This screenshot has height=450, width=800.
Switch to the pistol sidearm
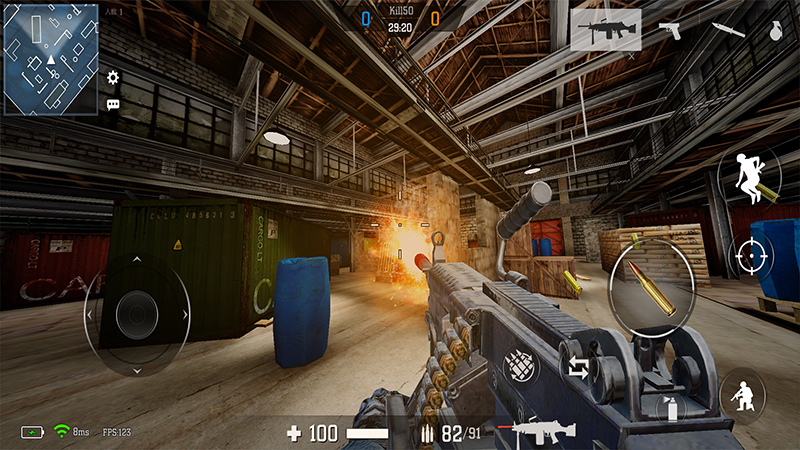[669, 31]
